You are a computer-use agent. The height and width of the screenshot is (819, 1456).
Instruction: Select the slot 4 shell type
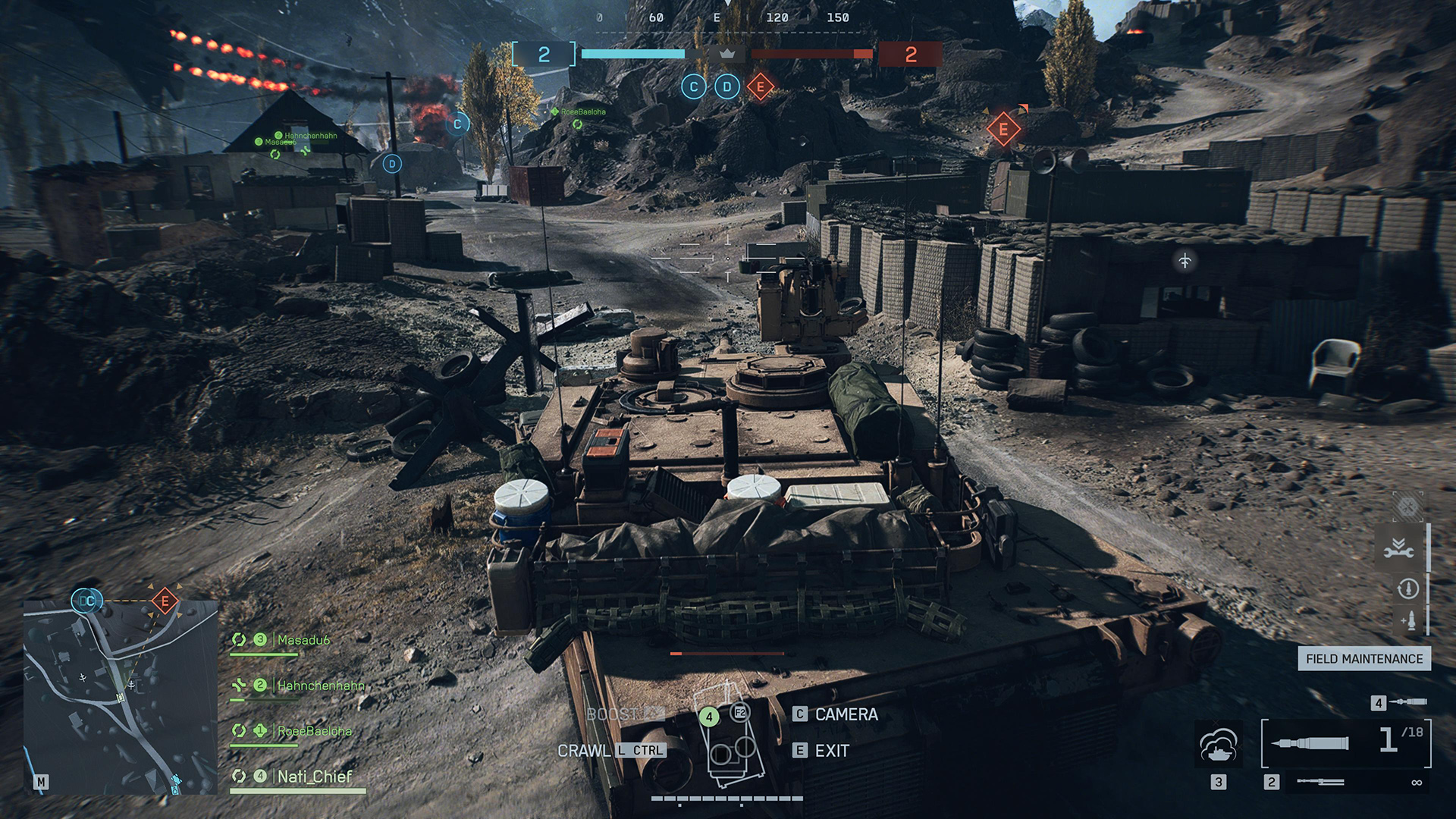[x=1408, y=702]
